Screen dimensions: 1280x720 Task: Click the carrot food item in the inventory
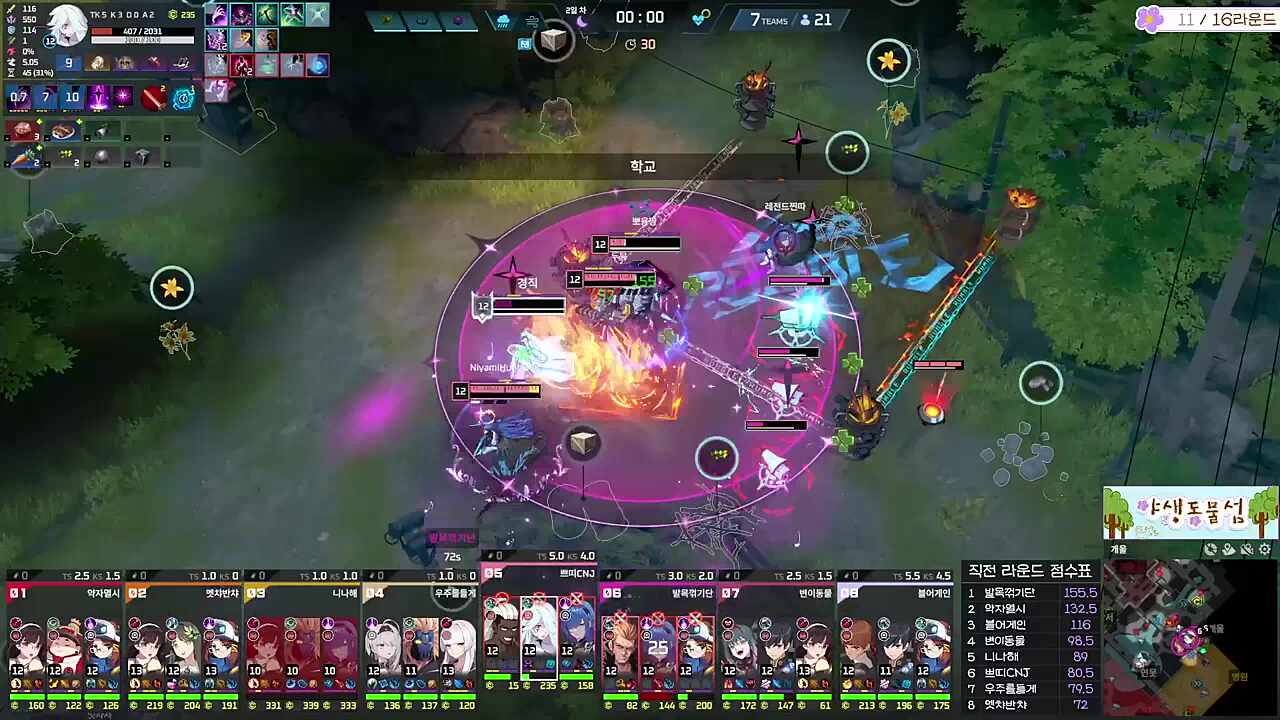[x=25, y=157]
